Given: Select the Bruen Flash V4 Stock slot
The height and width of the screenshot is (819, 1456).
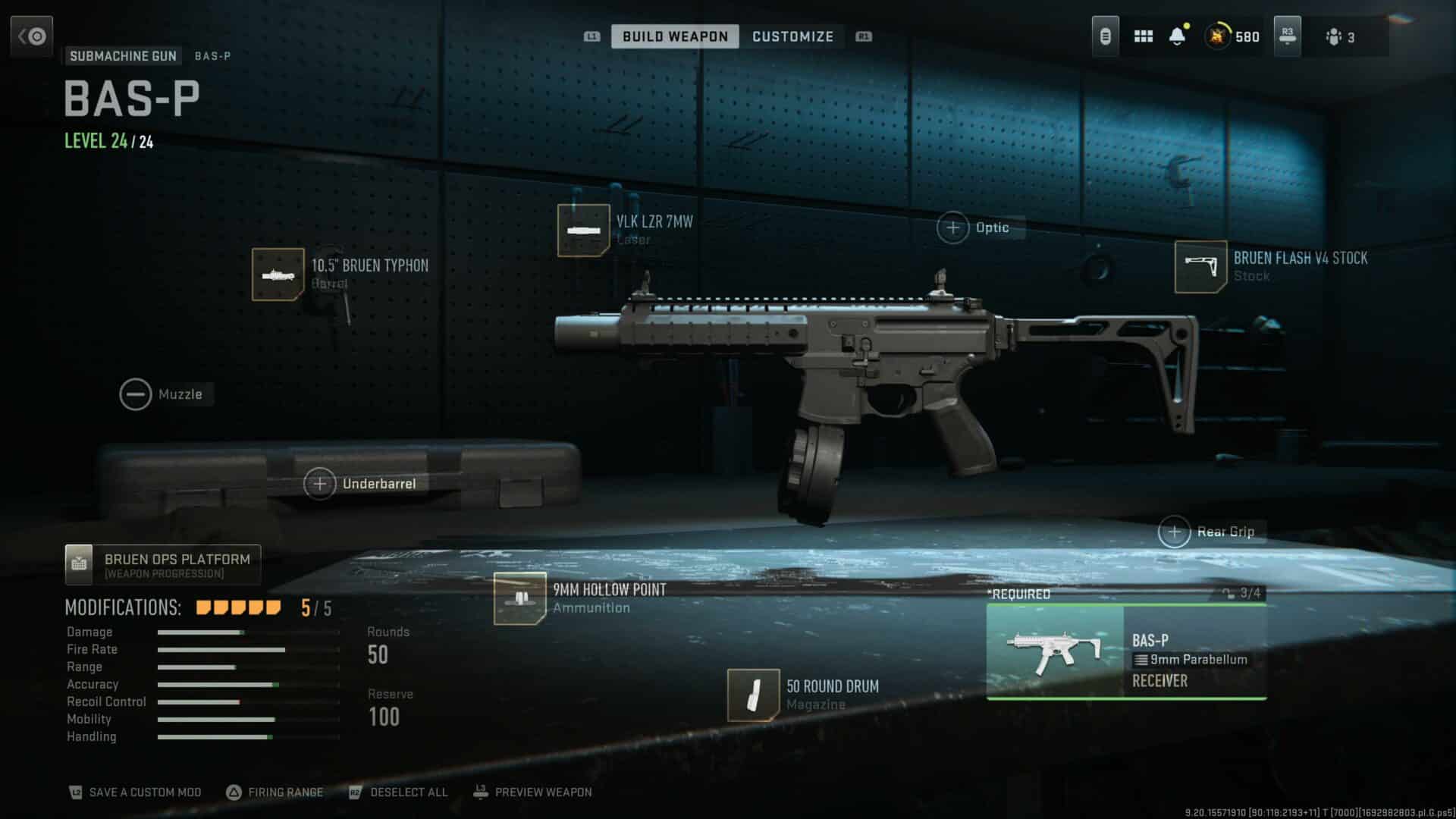Looking at the screenshot, I should (x=1200, y=267).
